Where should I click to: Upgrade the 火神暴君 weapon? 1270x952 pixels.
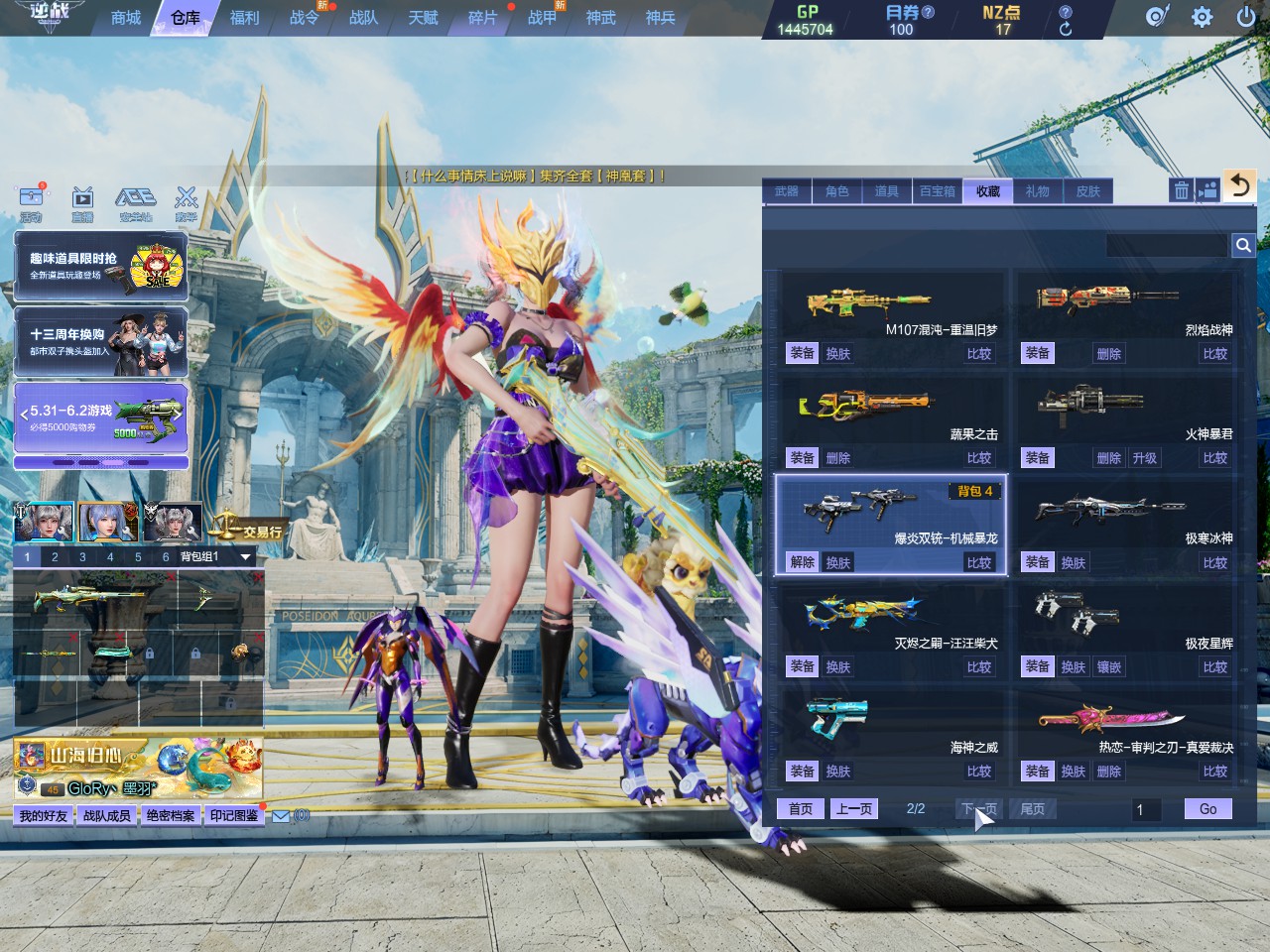pyautogui.click(x=1145, y=458)
